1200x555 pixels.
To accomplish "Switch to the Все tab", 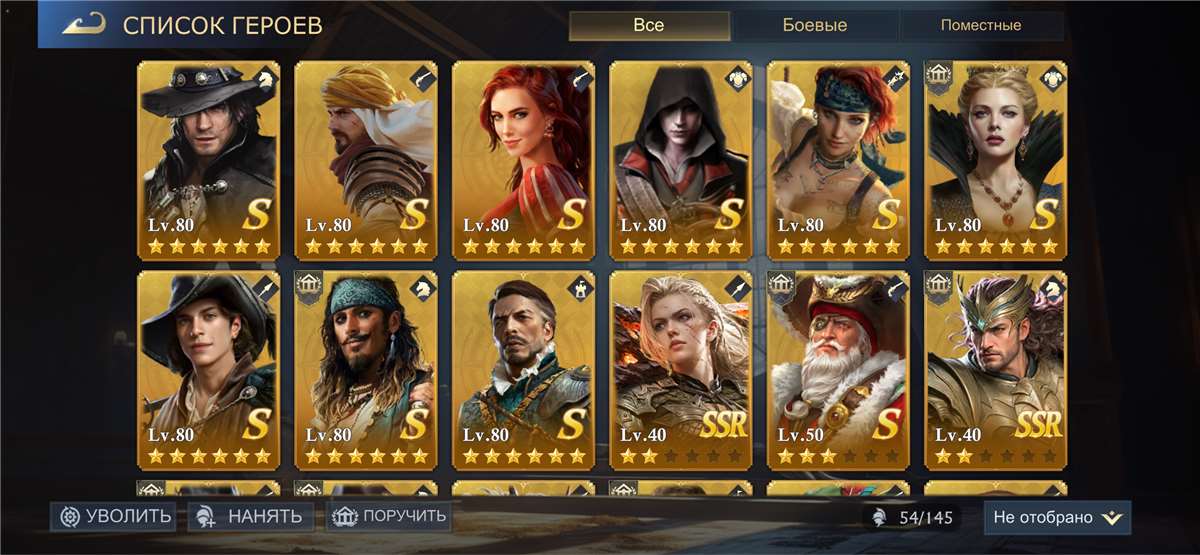I will (648, 25).
